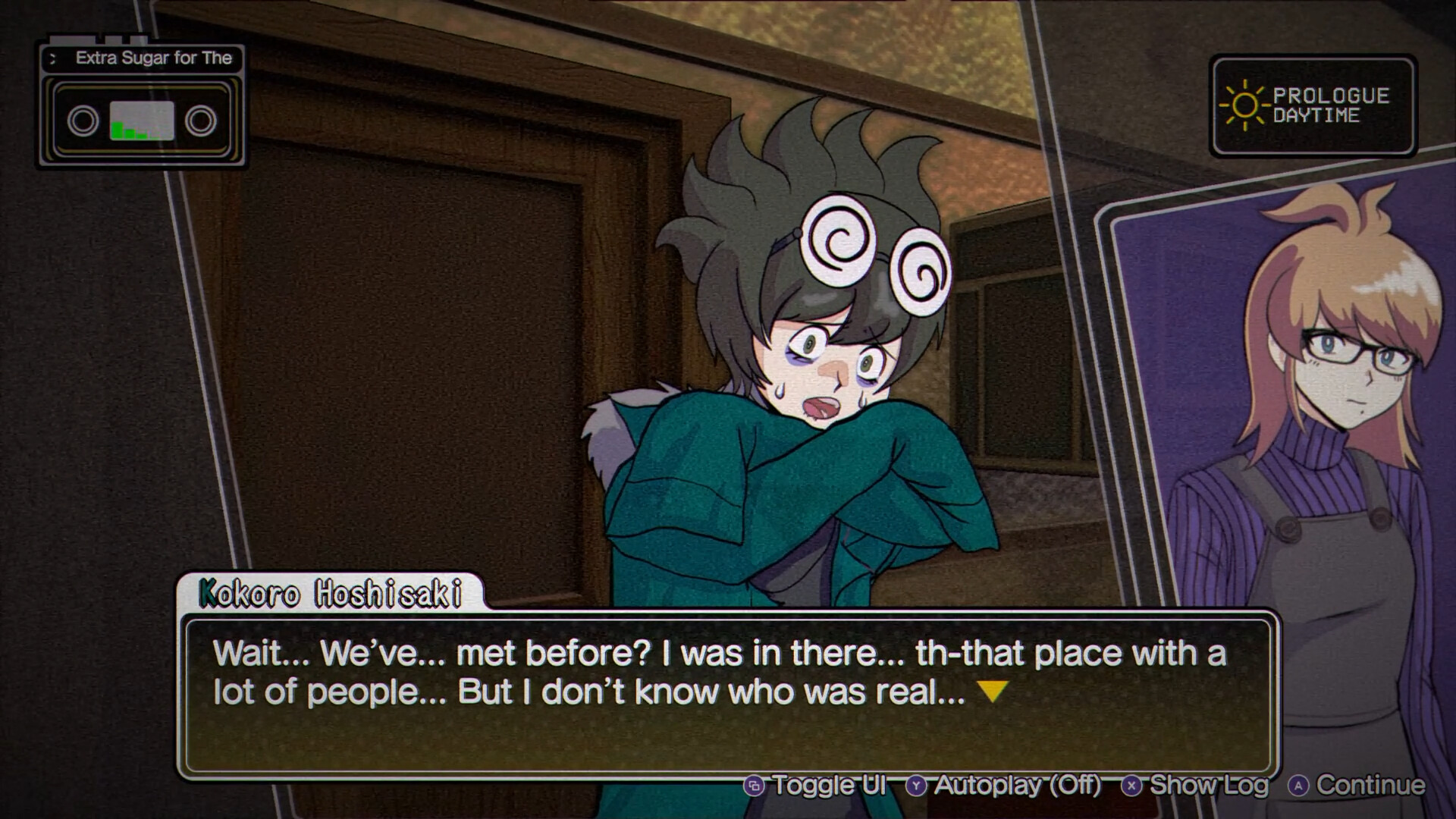Toggle the UI overlay visibility
The height and width of the screenshot is (819, 1456).
coord(827,786)
